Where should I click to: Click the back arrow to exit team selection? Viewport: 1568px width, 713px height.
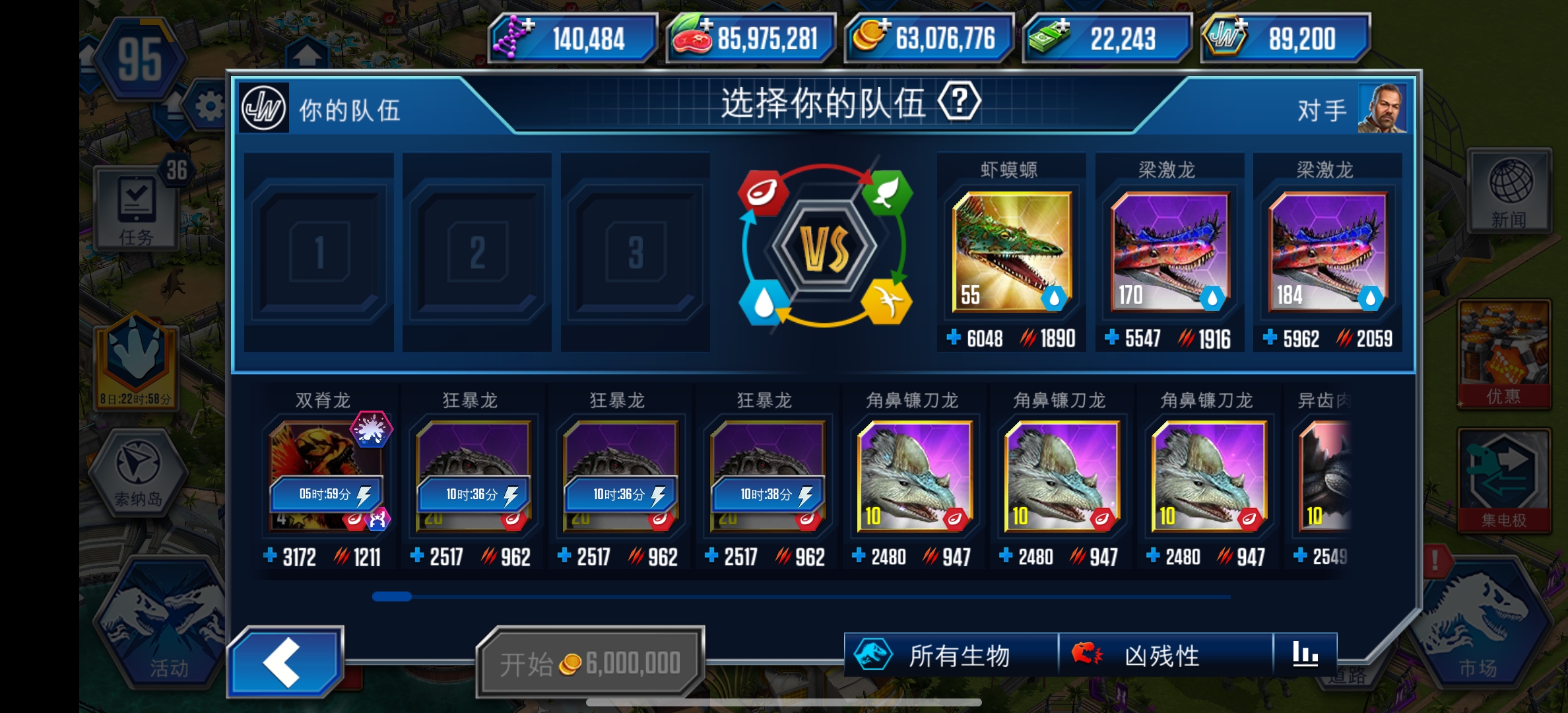(286, 662)
